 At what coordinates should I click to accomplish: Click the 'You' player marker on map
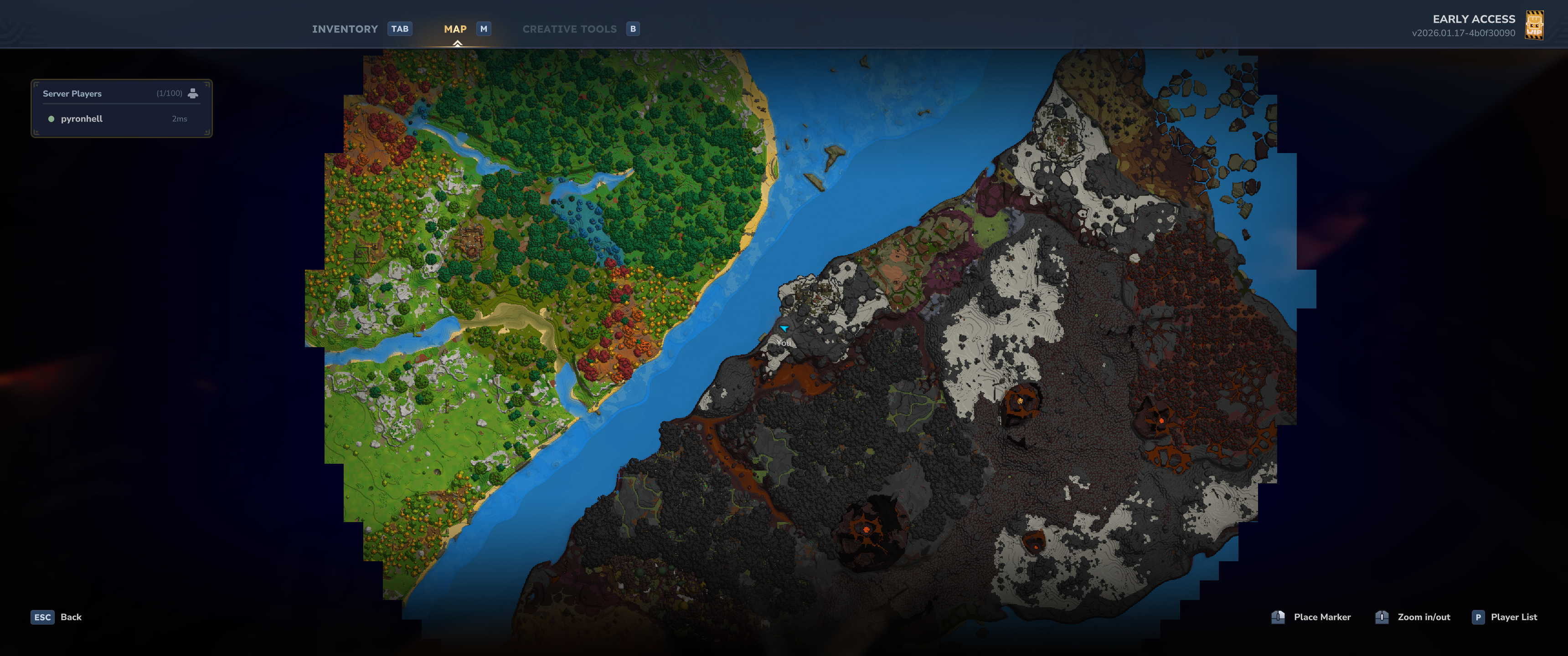coord(784,328)
